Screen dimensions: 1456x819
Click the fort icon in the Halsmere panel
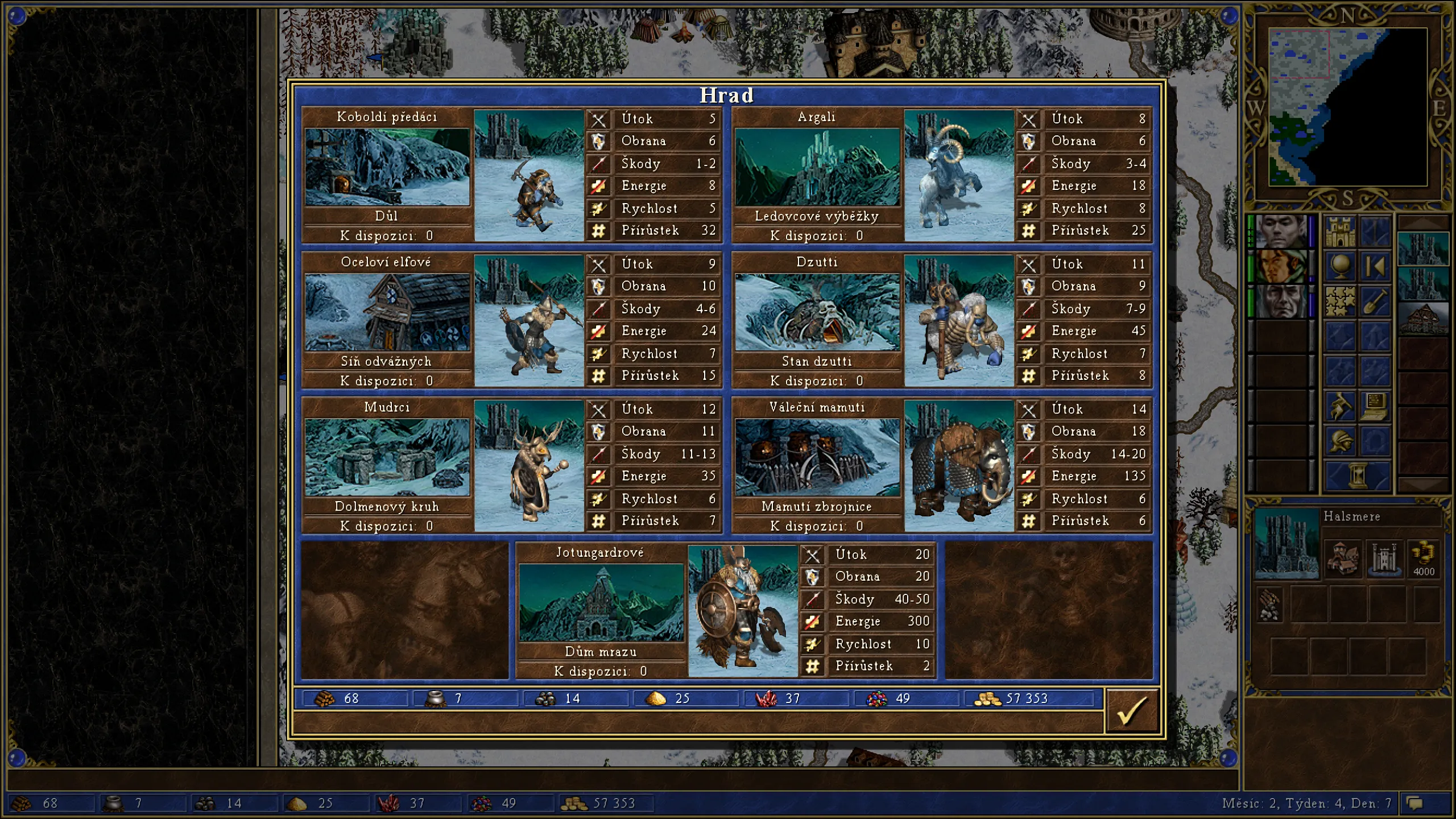1385,559
